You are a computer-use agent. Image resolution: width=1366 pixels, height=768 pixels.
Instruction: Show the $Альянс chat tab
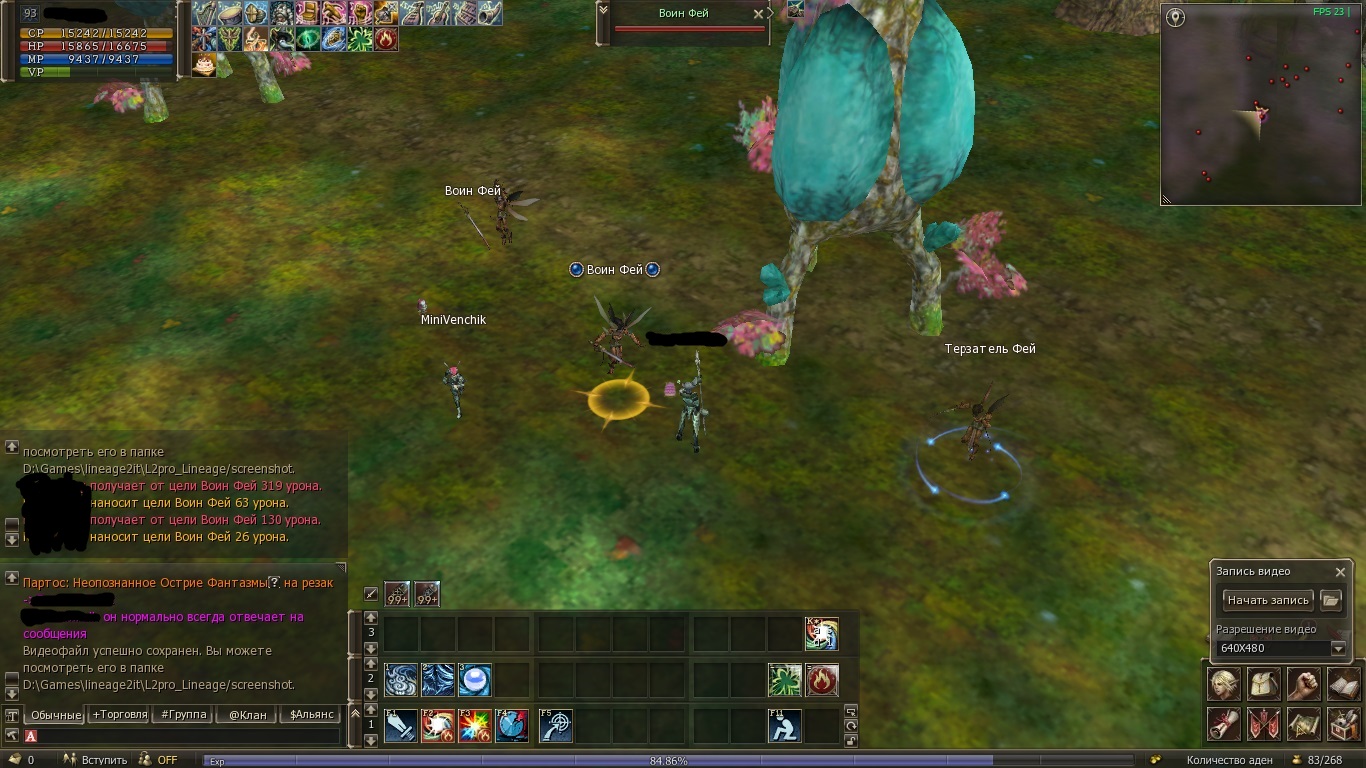[311, 715]
